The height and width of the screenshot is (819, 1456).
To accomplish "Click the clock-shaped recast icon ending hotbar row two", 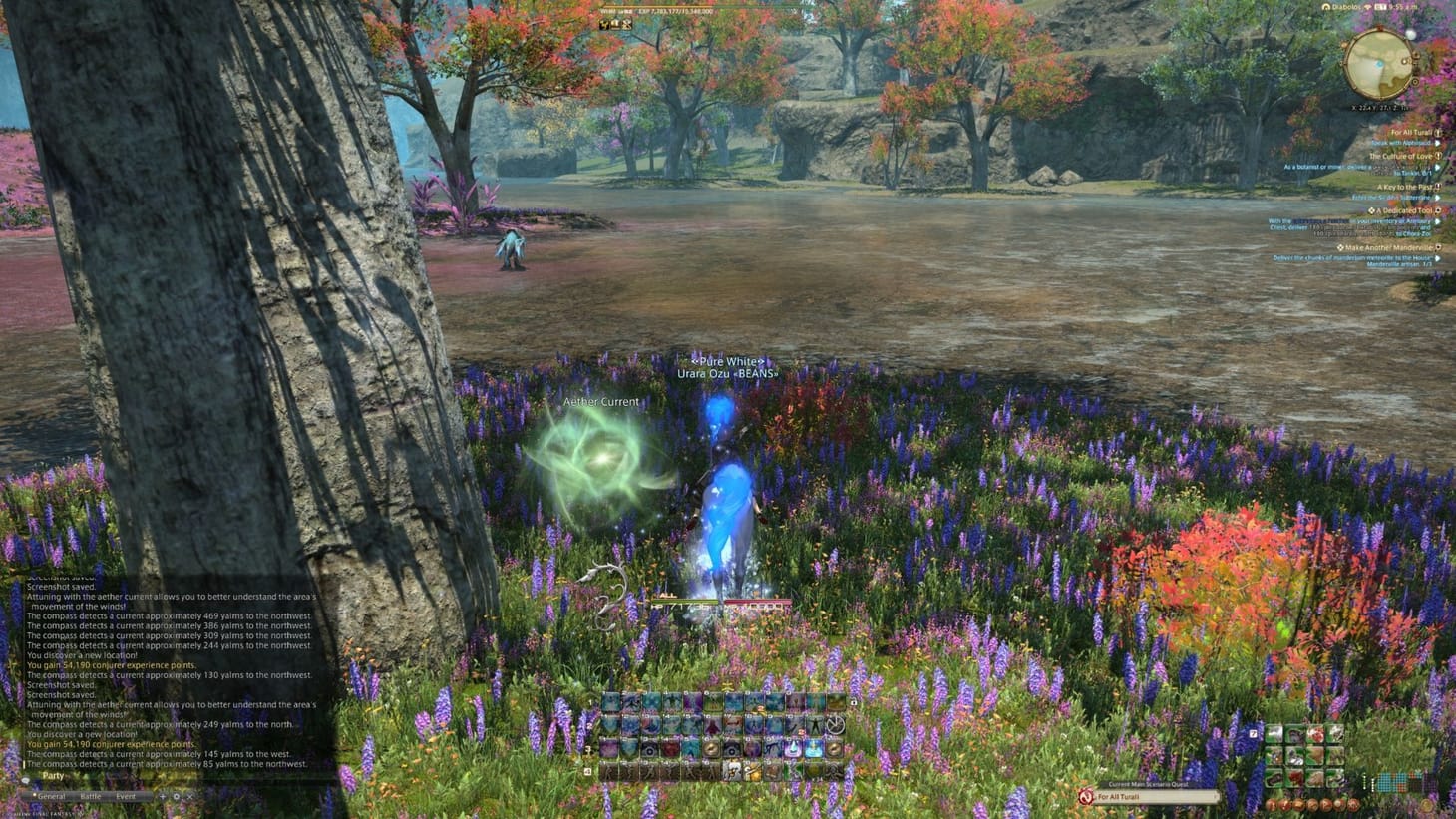I will tap(836, 725).
